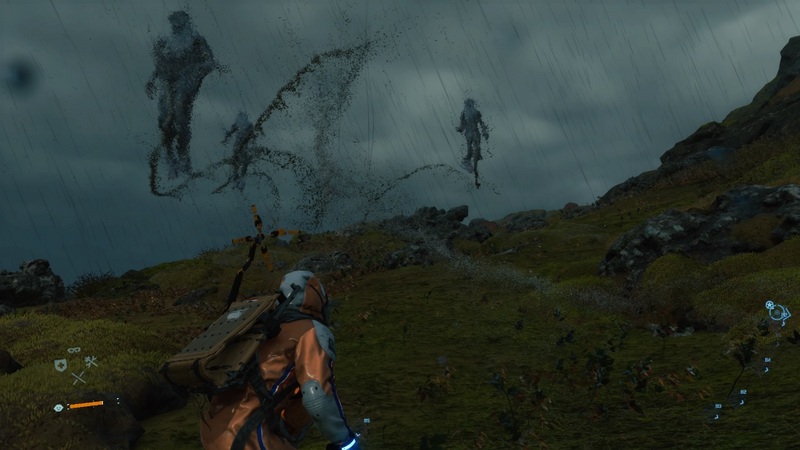Click the shield with cross icon
Image resolution: width=800 pixels, height=450 pixels.
[x=60, y=365]
